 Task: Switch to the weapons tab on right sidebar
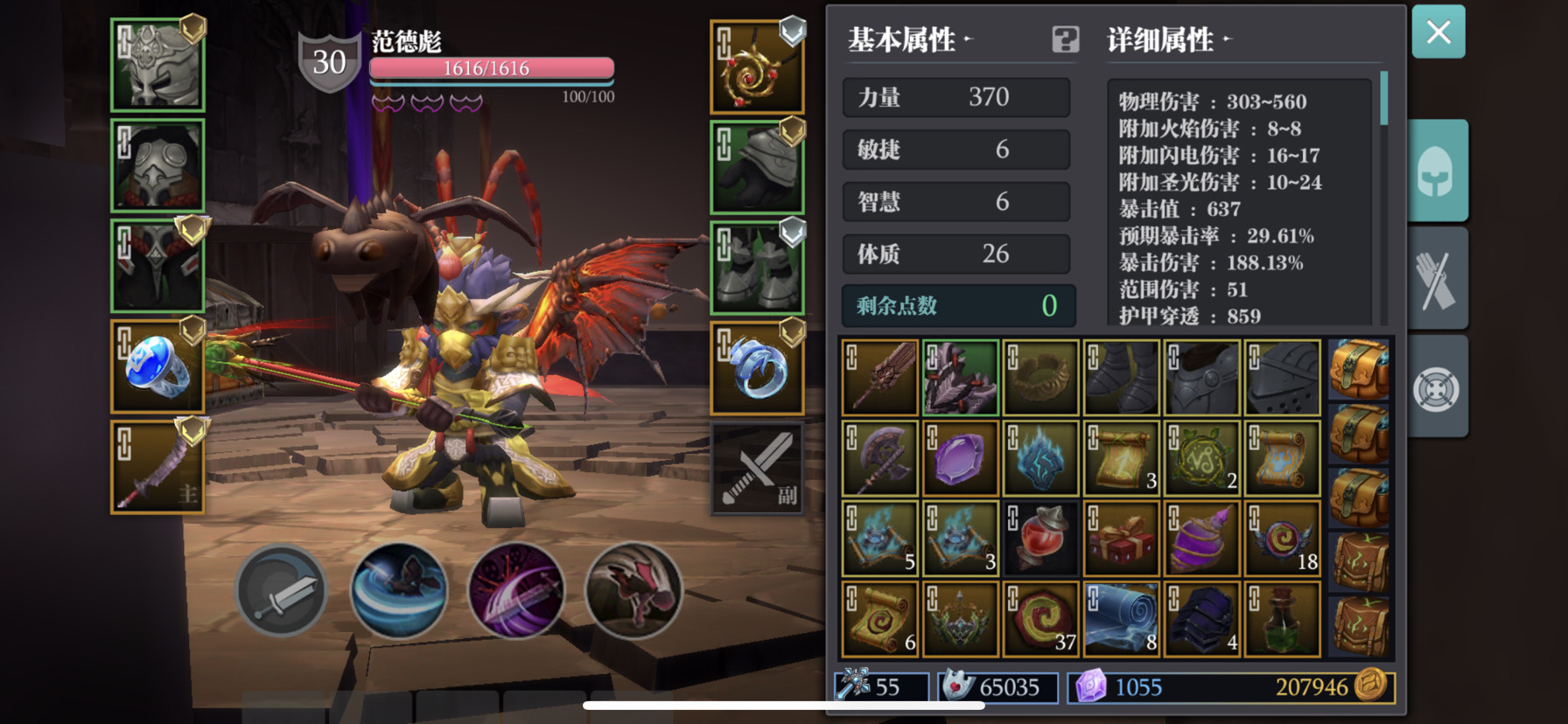click(1440, 278)
